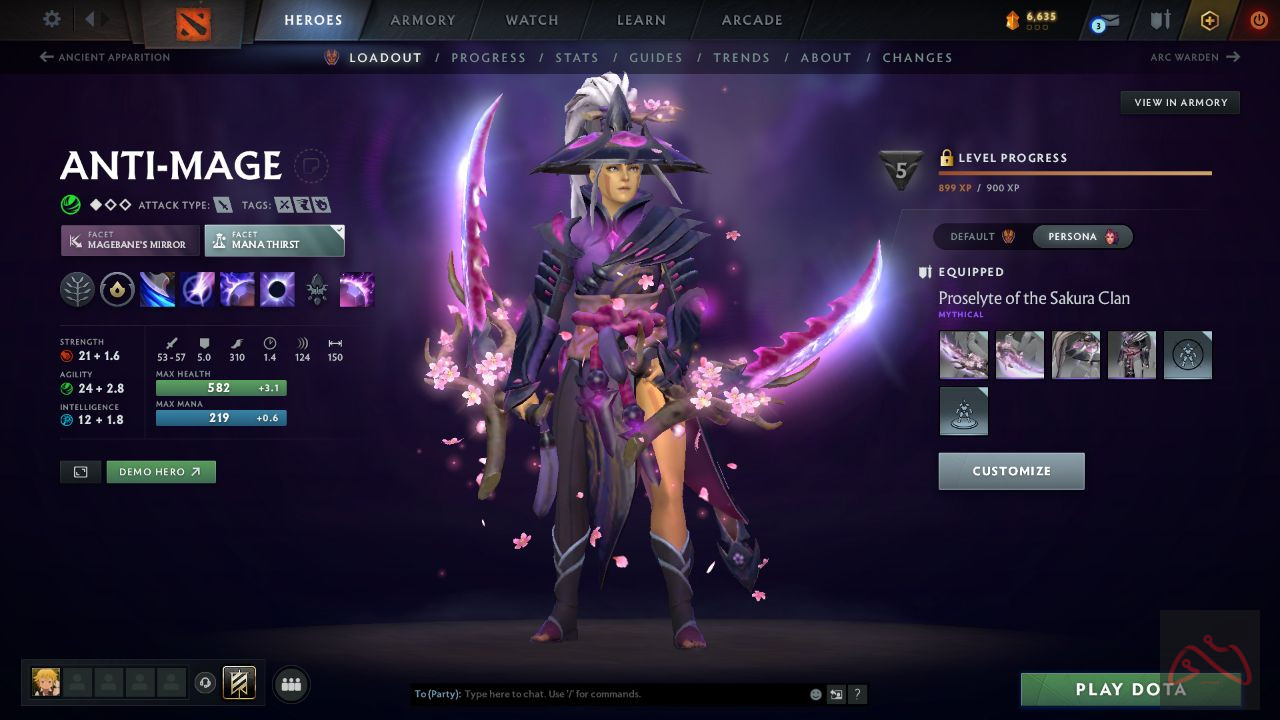Select the Magebane's Mirror facet

pyautogui.click(x=130, y=240)
